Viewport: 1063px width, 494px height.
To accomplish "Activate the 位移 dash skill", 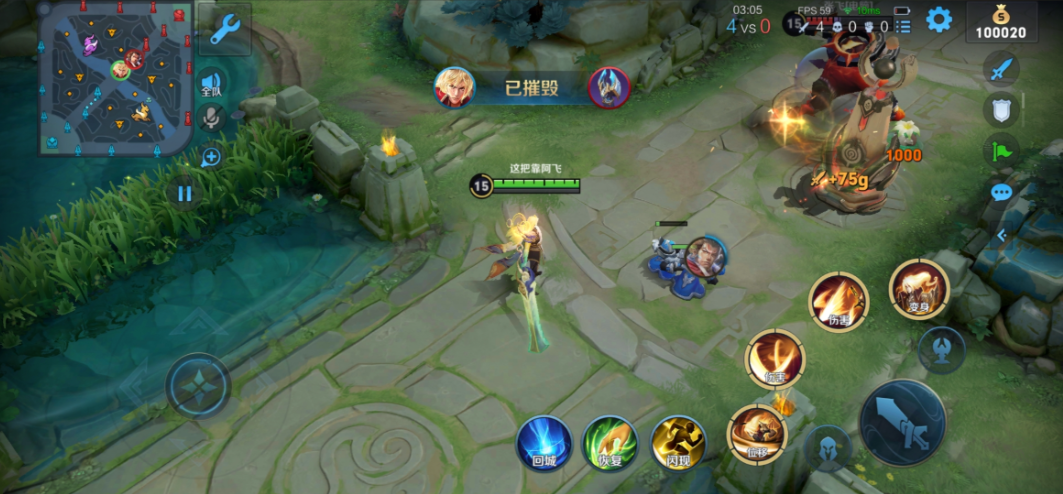I will tap(757, 433).
